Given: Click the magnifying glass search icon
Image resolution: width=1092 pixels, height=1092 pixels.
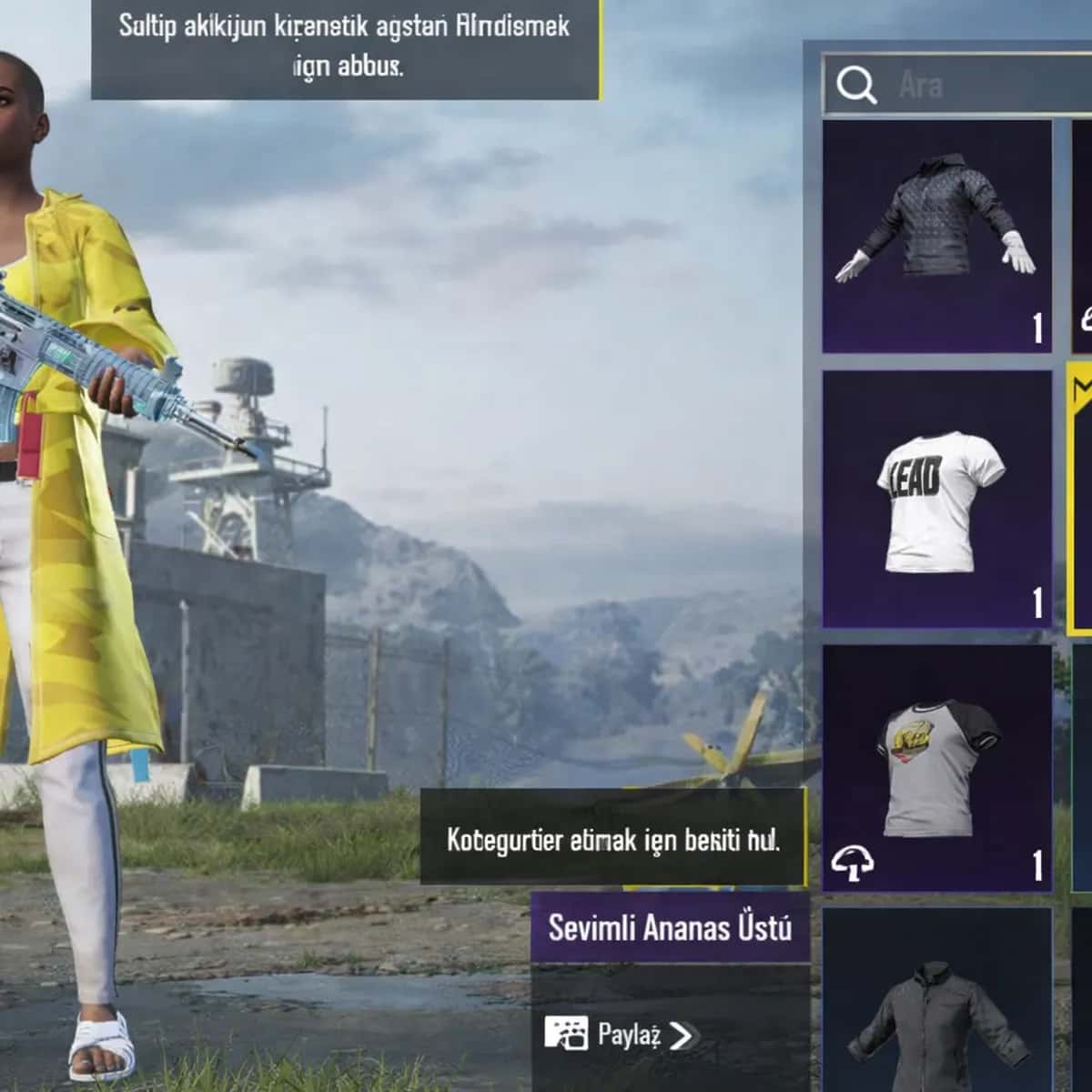Looking at the screenshot, I should coord(855,85).
